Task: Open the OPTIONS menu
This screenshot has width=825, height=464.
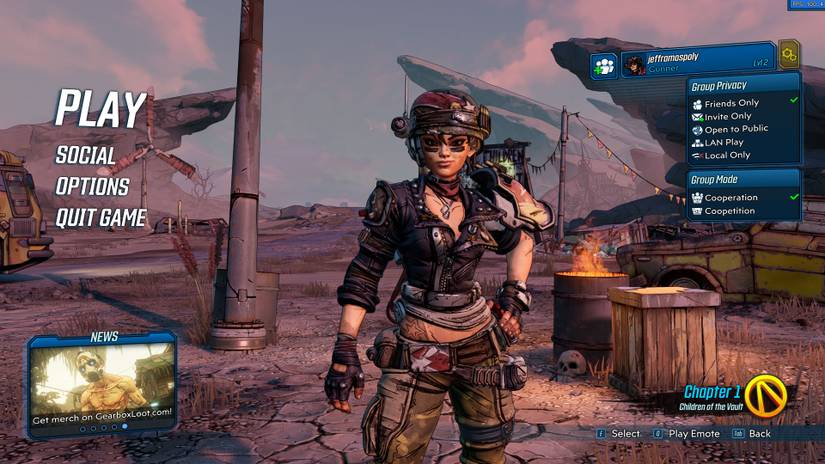Action: point(92,186)
